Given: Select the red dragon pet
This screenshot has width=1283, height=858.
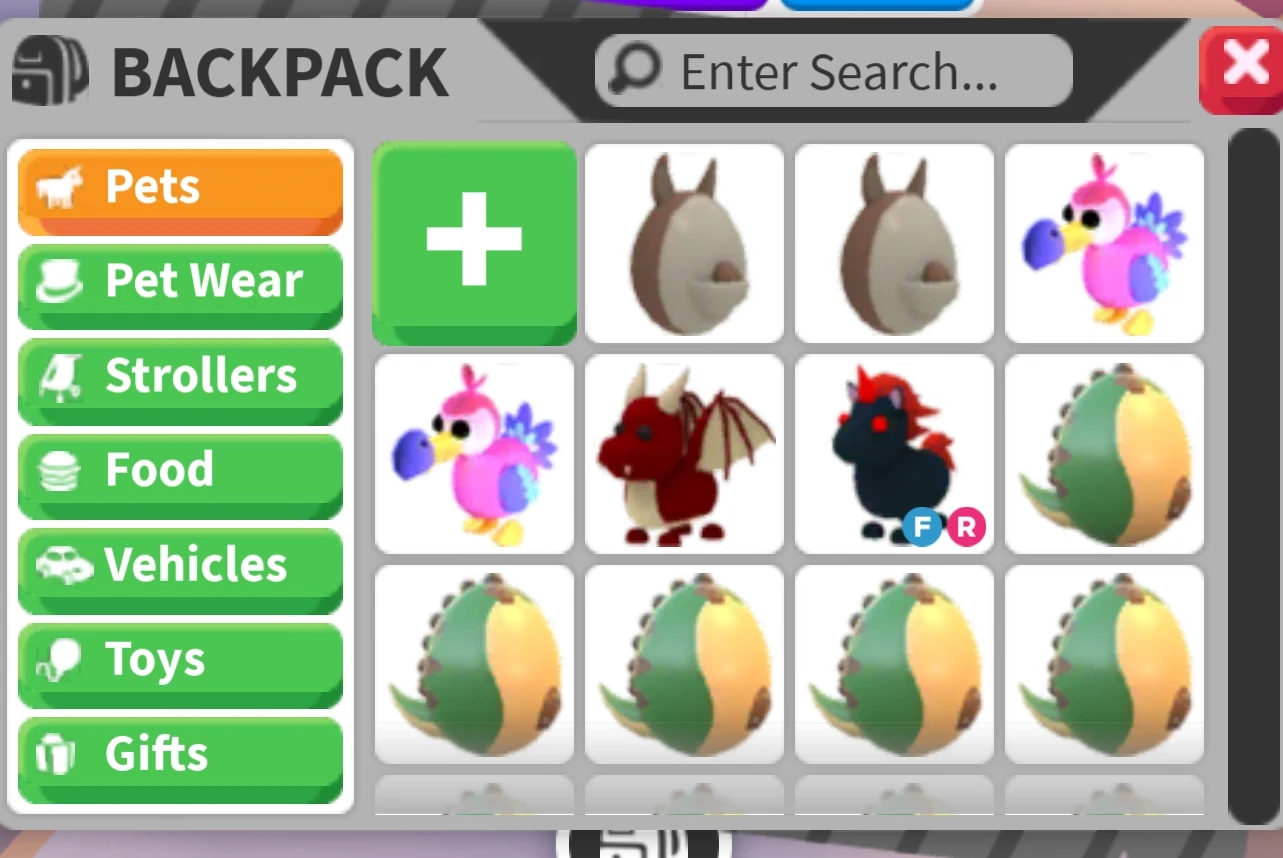Looking at the screenshot, I should (684, 454).
